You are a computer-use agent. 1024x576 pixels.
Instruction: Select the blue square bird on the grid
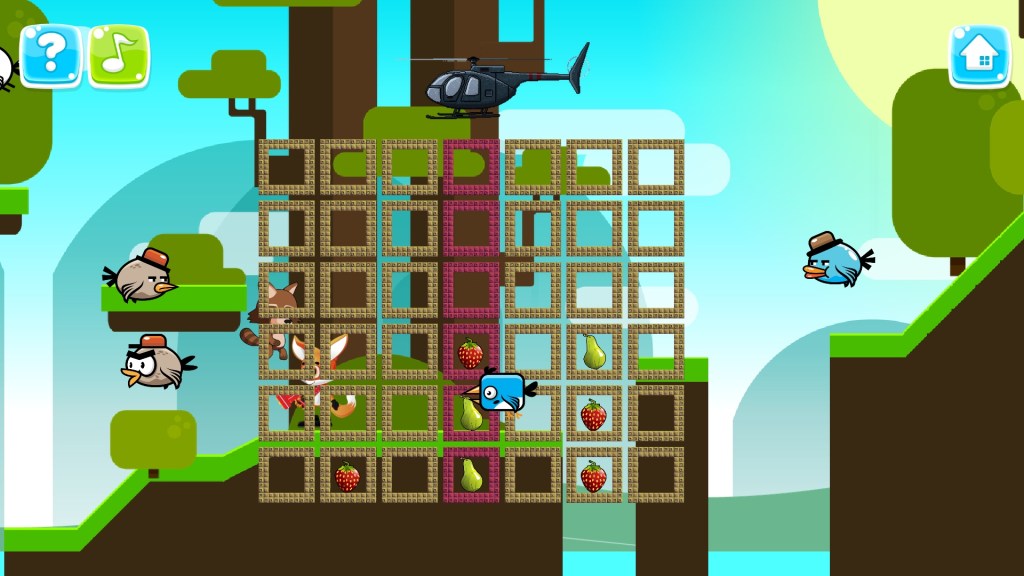coord(502,392)
